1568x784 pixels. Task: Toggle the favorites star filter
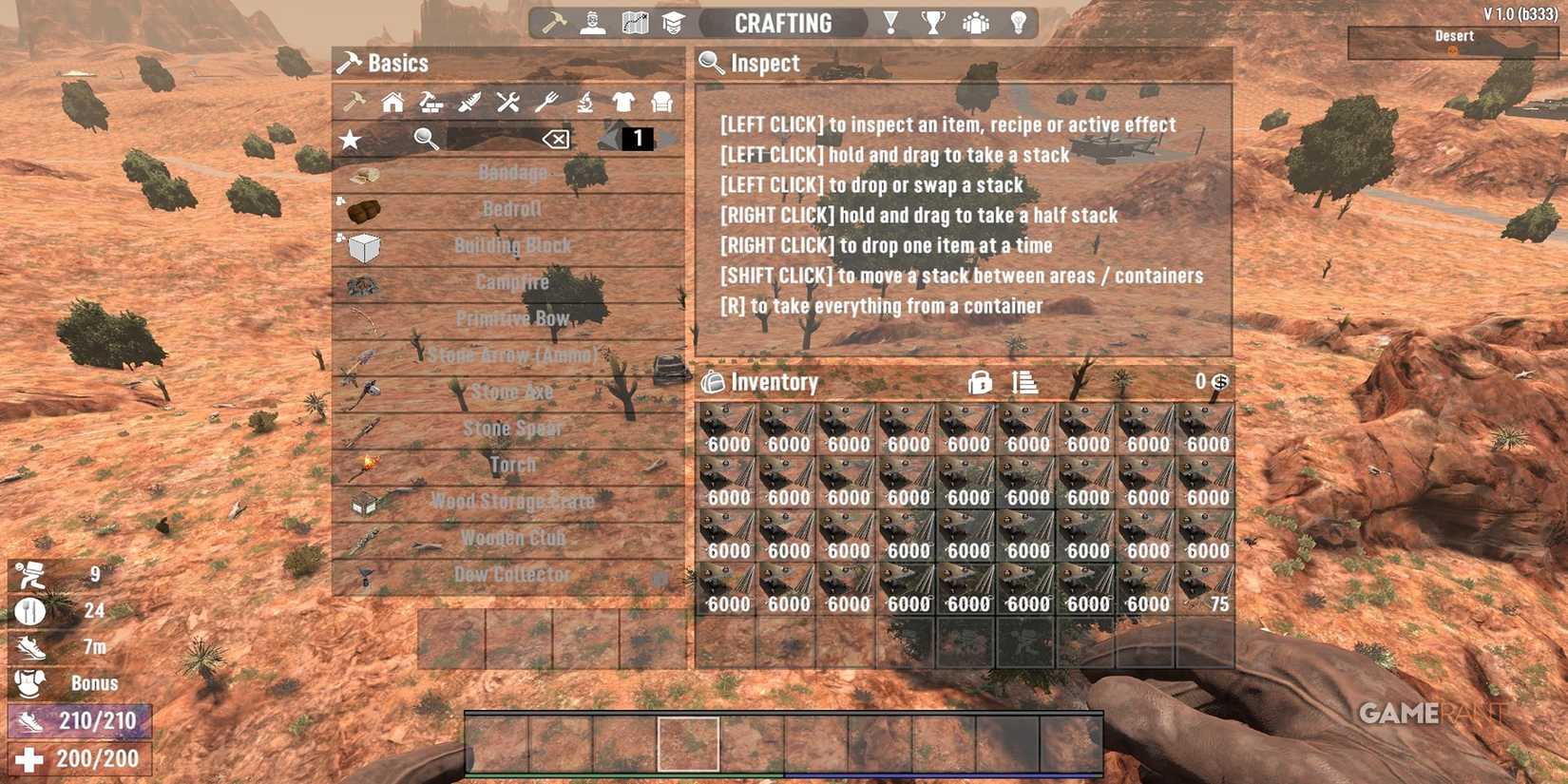click(352, 139)
